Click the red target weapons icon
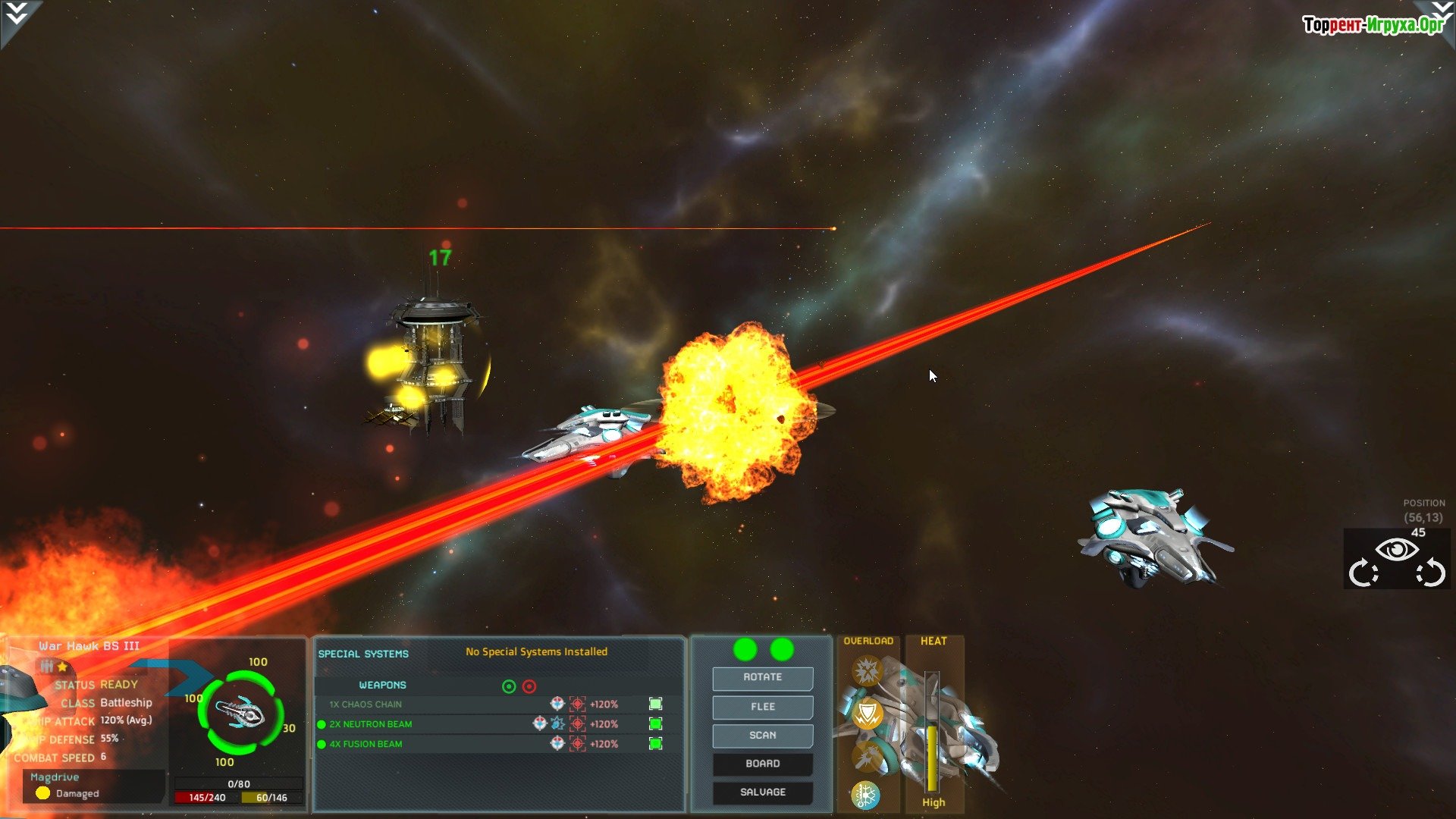Screen dimensions: 1456x819 [x=529, y=686]
